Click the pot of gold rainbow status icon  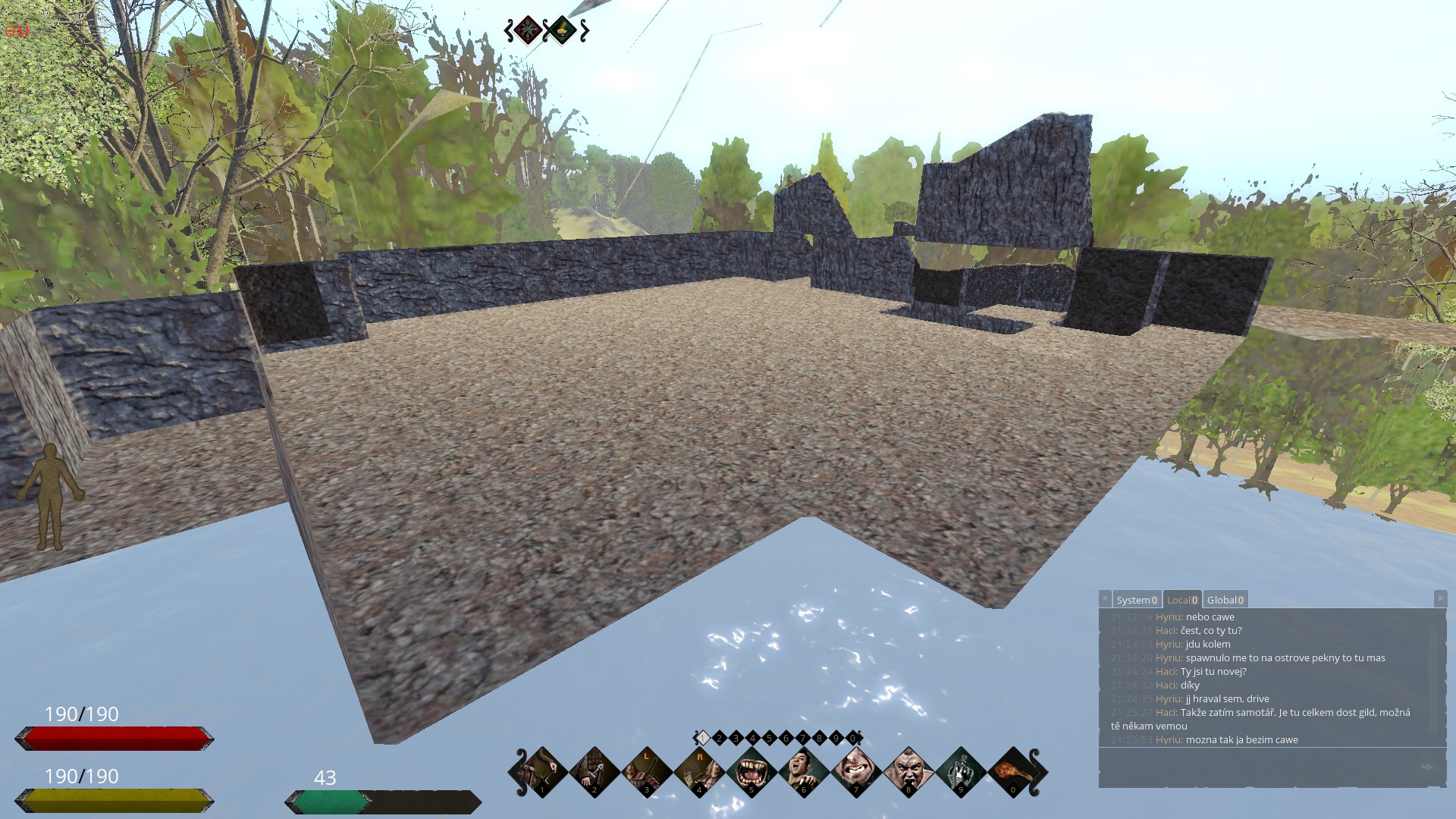click(563, 30)
